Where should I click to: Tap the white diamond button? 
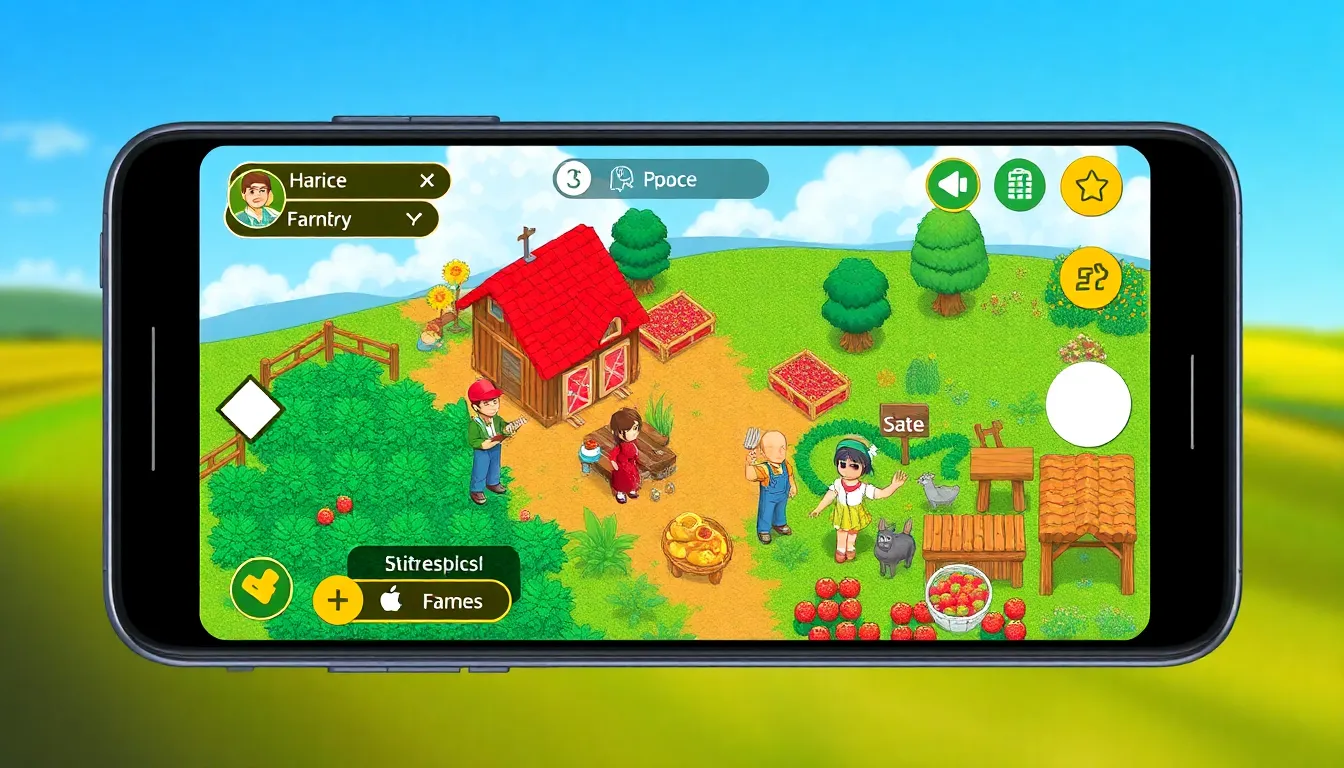coord(250,410)
